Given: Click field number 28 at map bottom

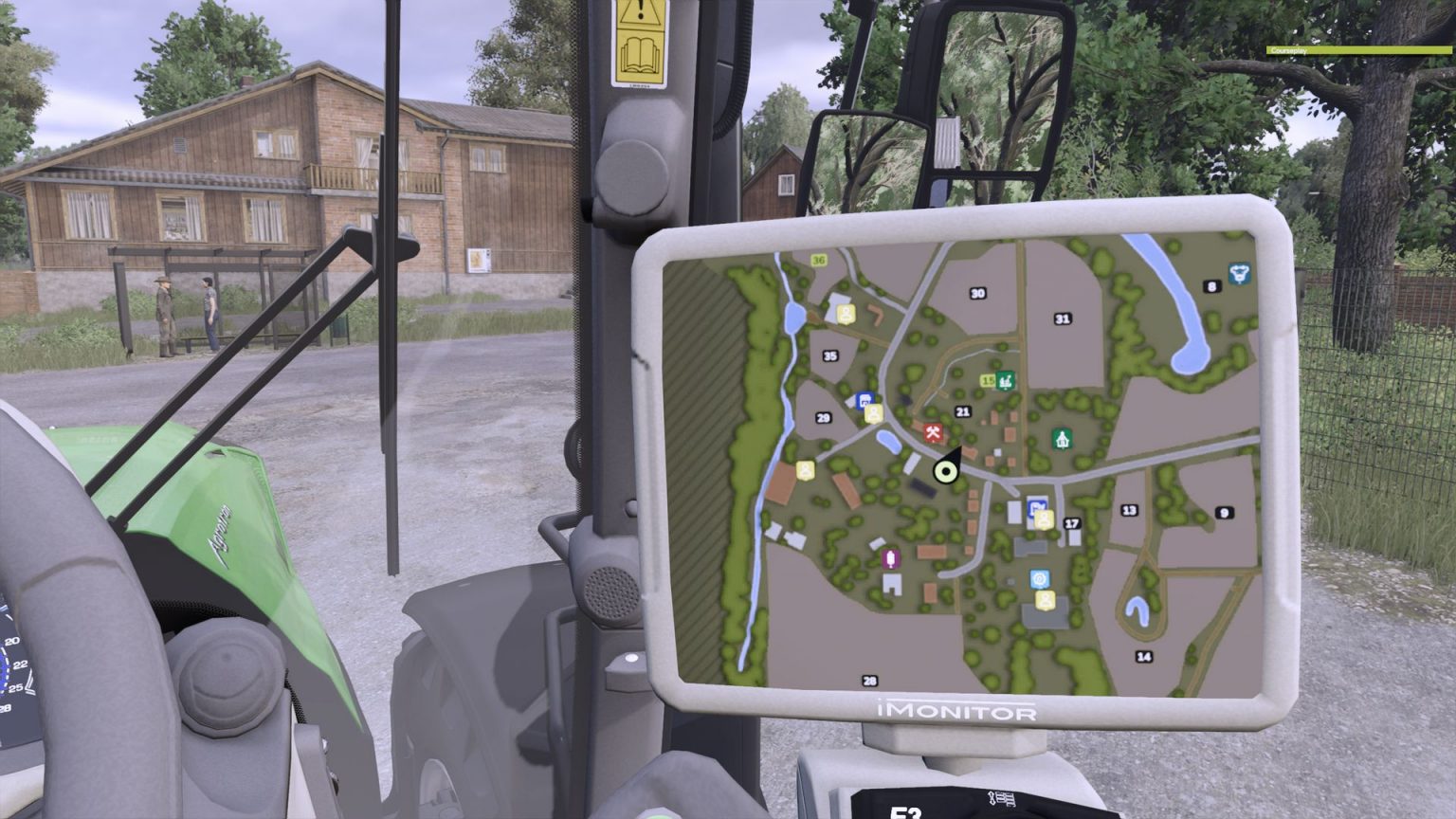Looking at the screenshot, I should (x=869, y=679).
